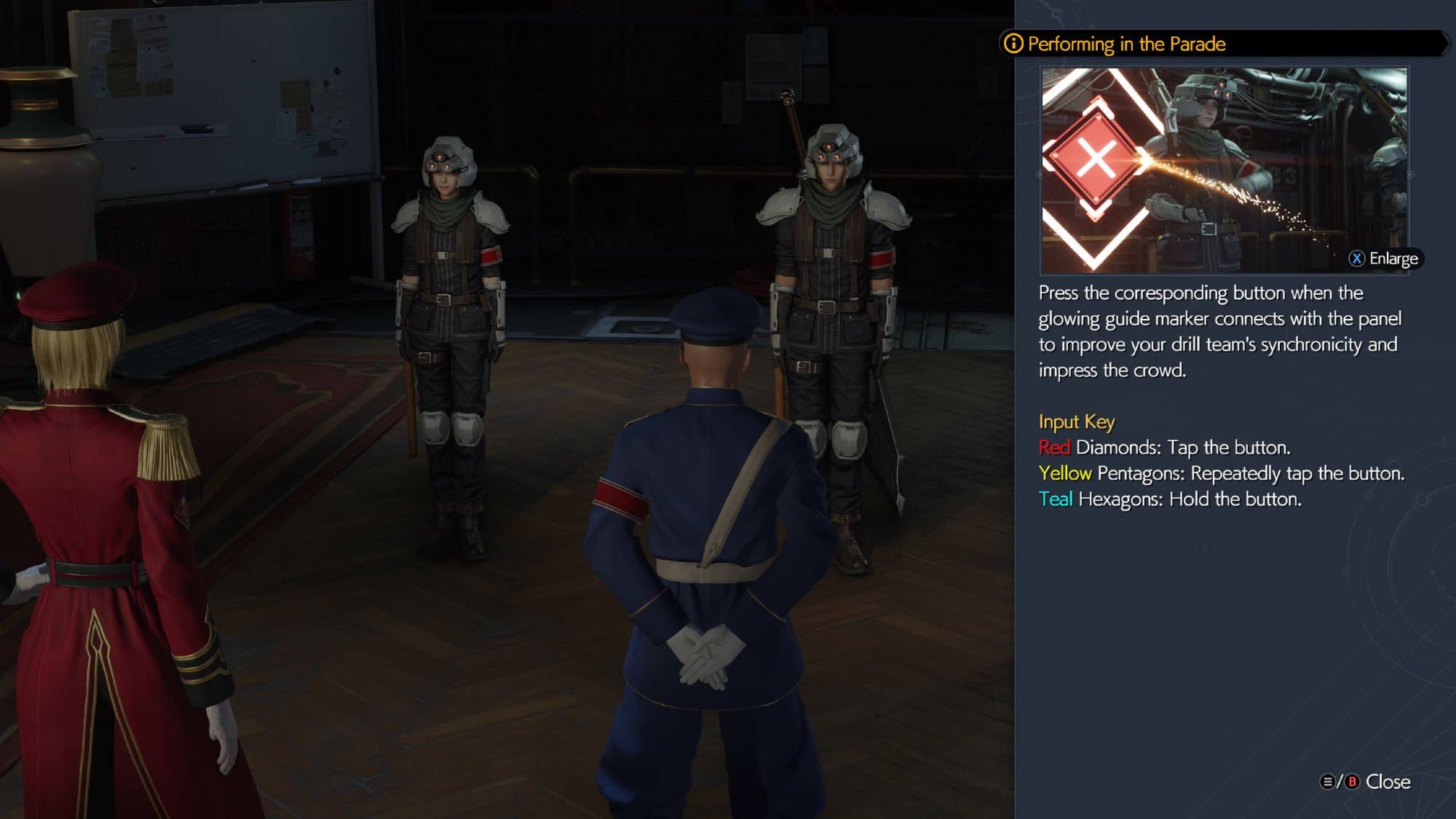
Task: Close the Performing in the Parade tutorial
Action: click(1366, 782)
